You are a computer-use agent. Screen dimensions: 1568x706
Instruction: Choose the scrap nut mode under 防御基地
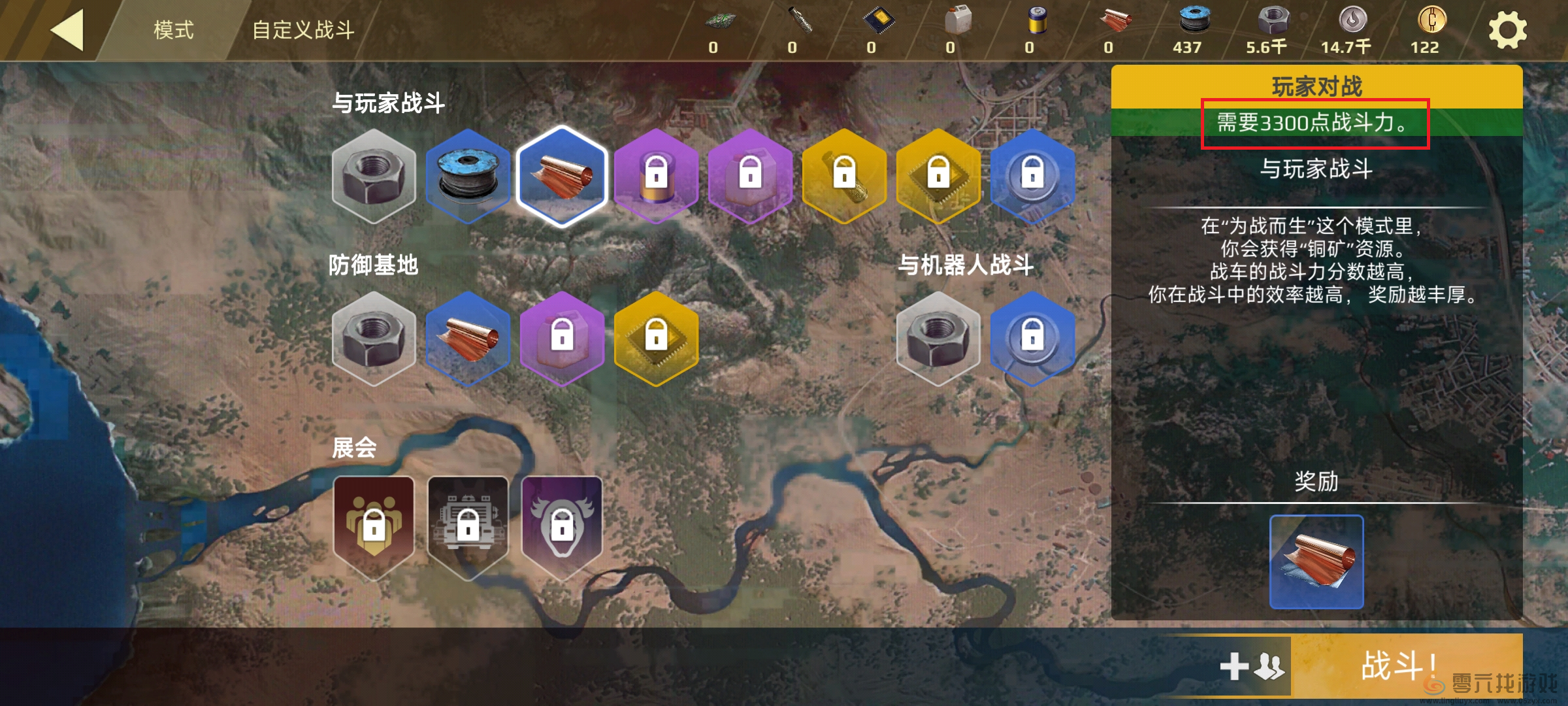[x=374, y=338]
